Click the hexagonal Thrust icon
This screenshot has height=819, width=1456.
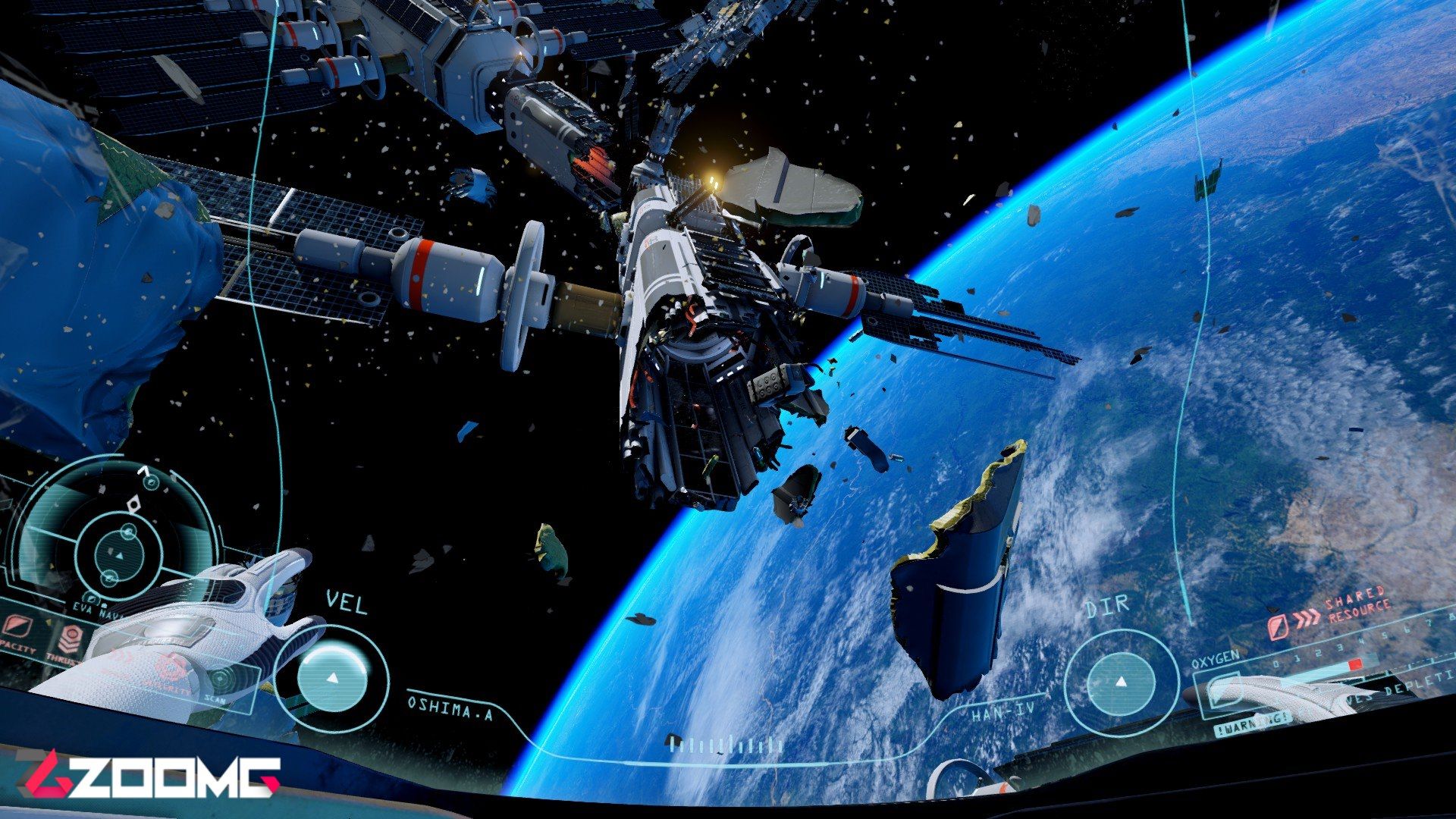pos(70,639)
